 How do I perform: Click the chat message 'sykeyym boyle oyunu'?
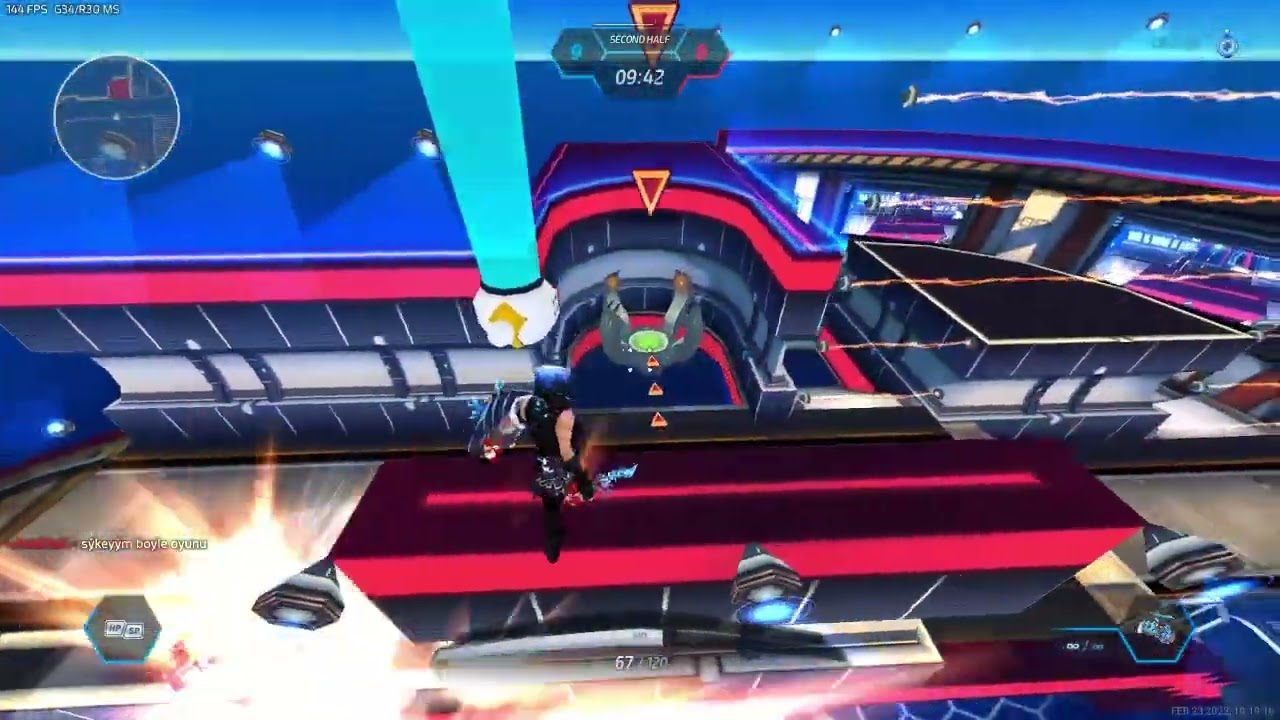coord(144,544)
